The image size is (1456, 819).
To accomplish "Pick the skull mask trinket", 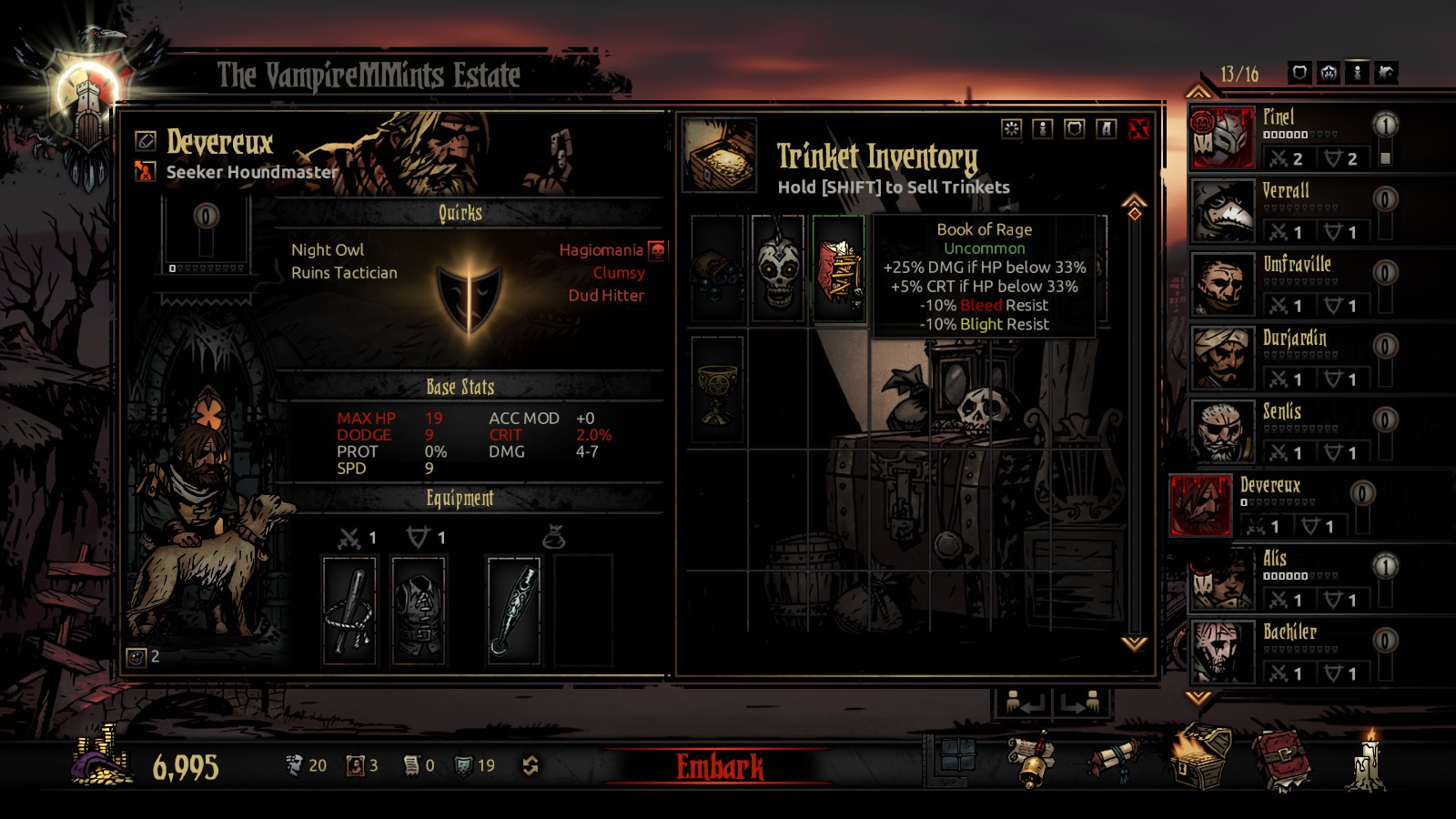I will tap(778, 268).
